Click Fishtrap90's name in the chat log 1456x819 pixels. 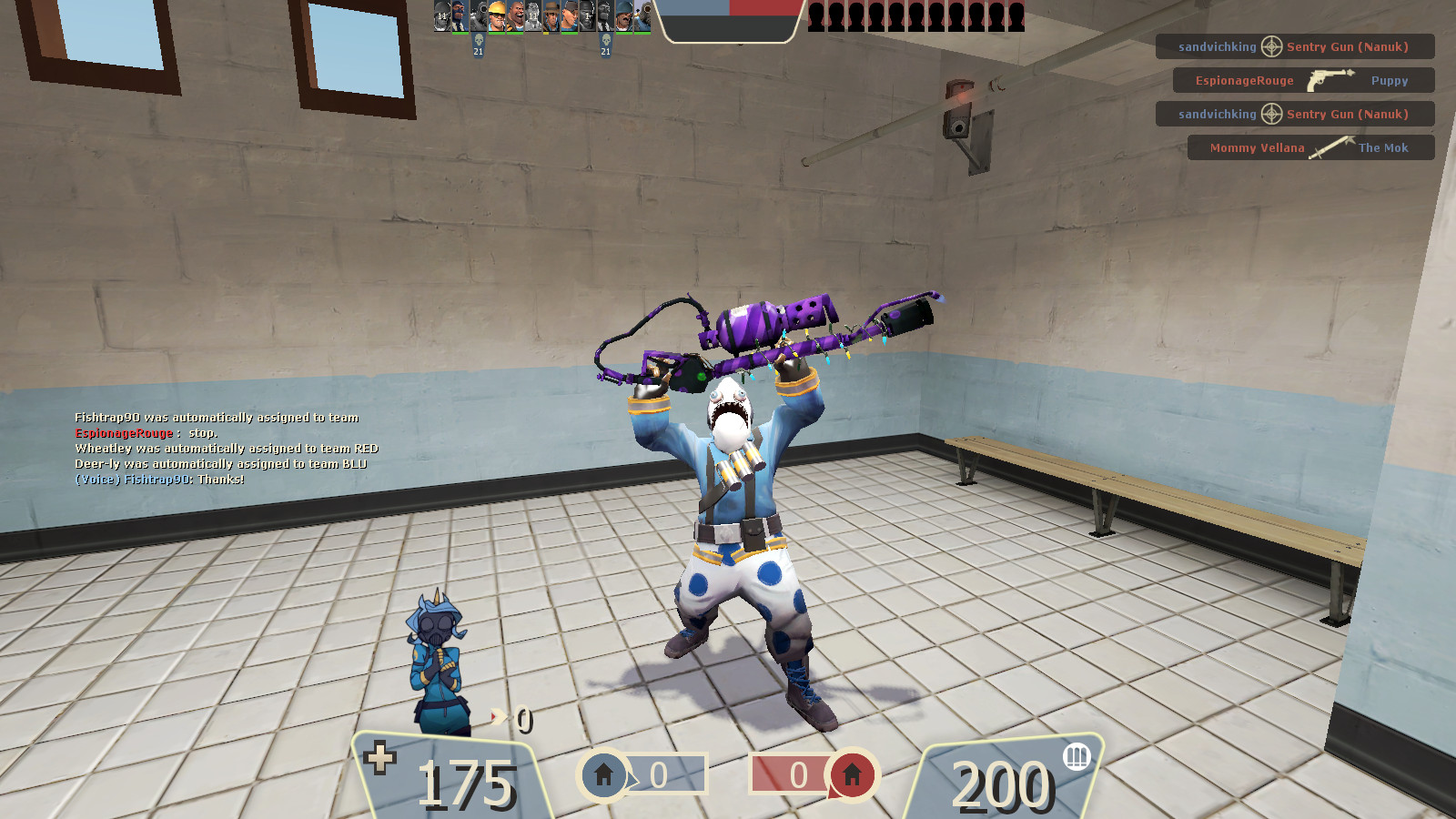(109, 417)
